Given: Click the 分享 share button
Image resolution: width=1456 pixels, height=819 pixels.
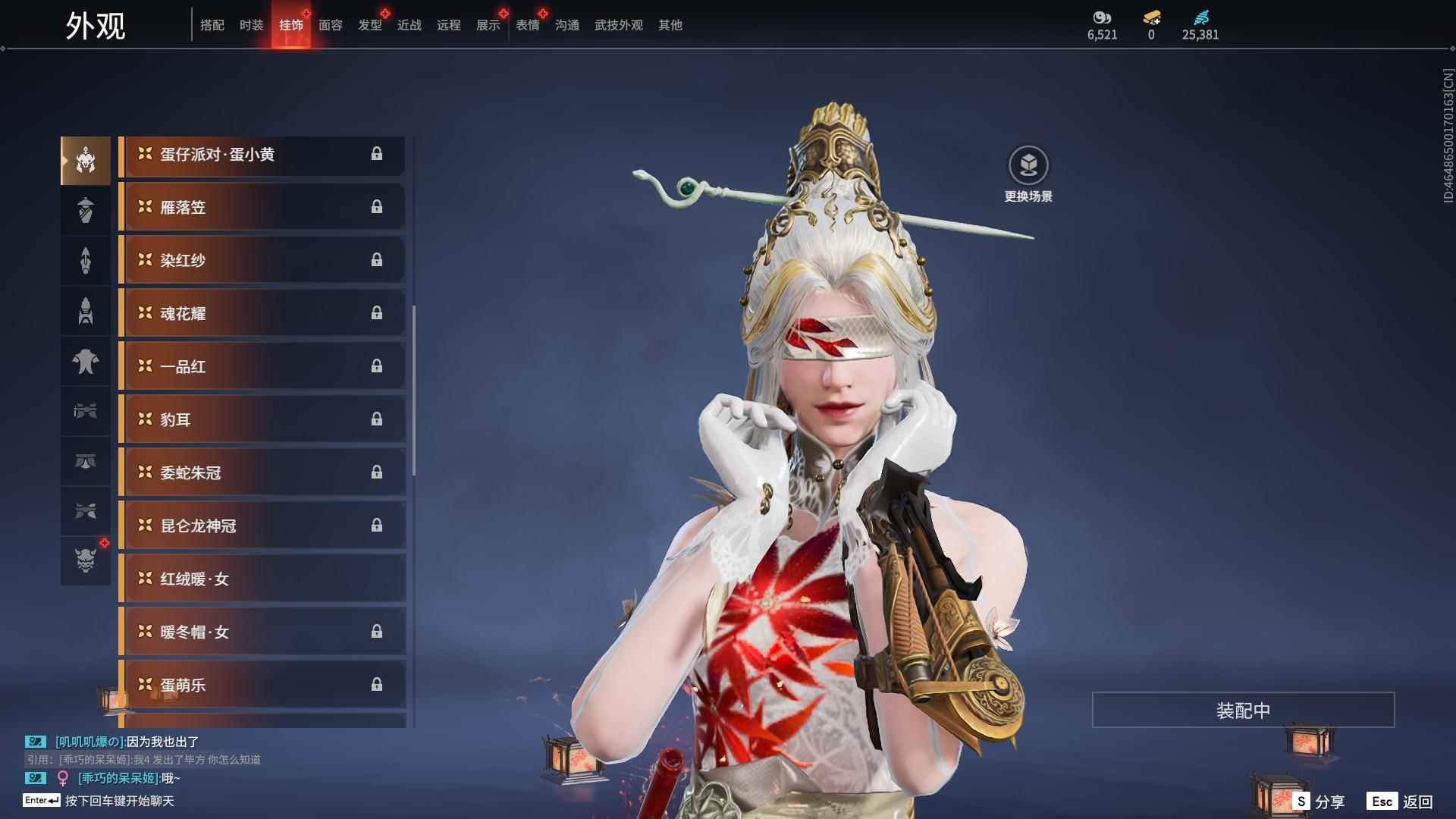Looking at the screenshot, I should tap(1319, 801).
